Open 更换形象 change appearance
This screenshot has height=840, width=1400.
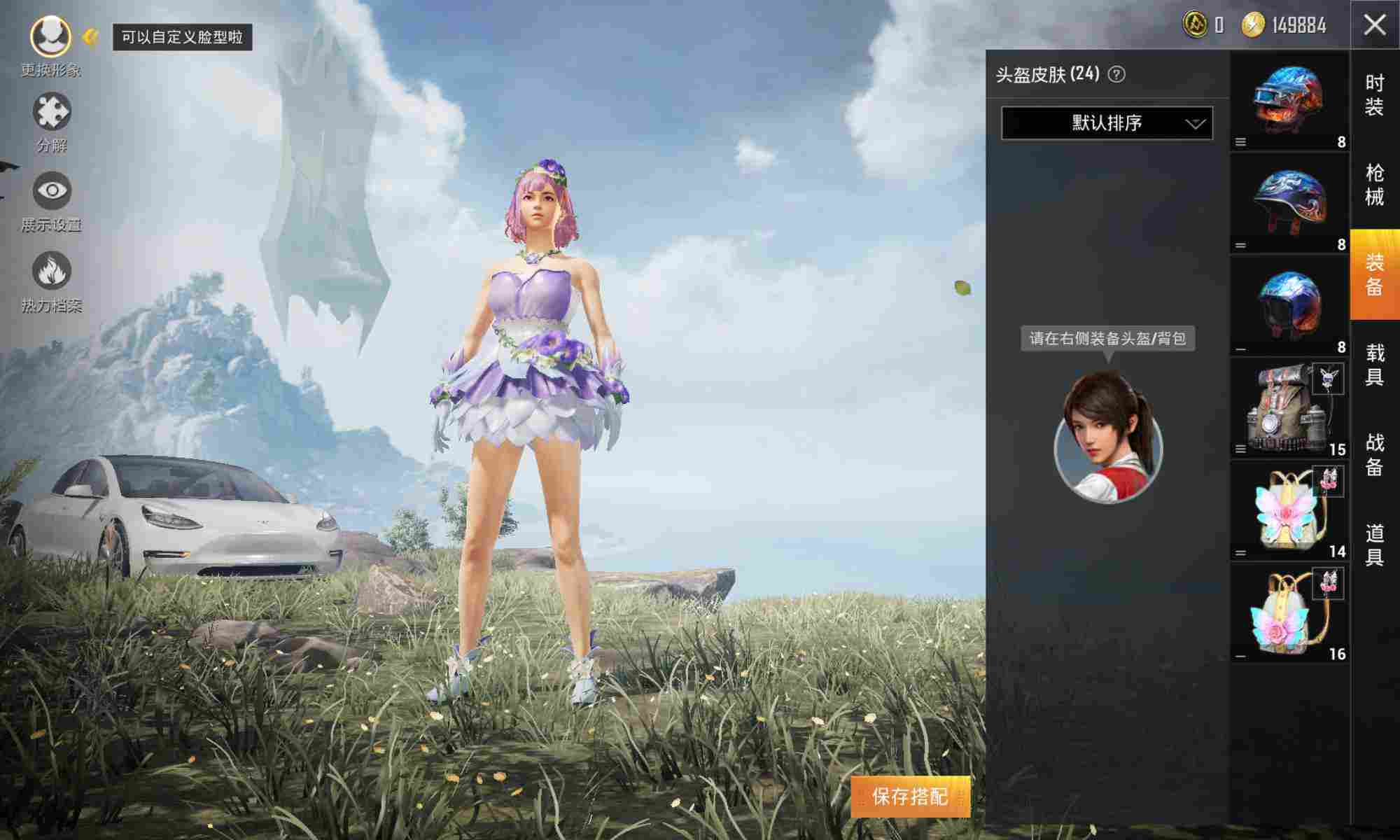tap(50, 36)
